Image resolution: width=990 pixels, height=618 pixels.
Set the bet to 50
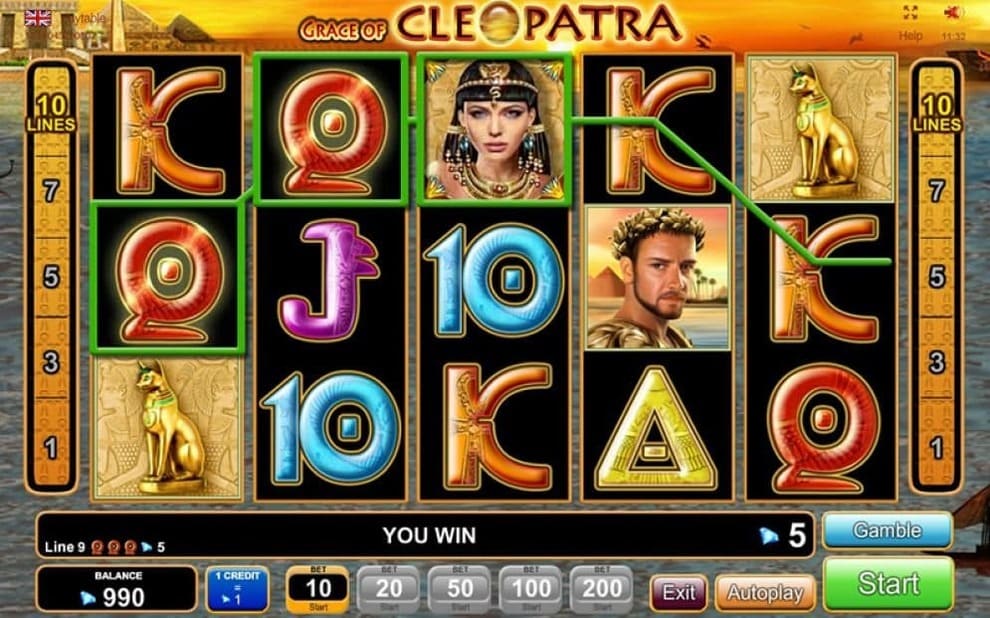(x=460, y=589)
